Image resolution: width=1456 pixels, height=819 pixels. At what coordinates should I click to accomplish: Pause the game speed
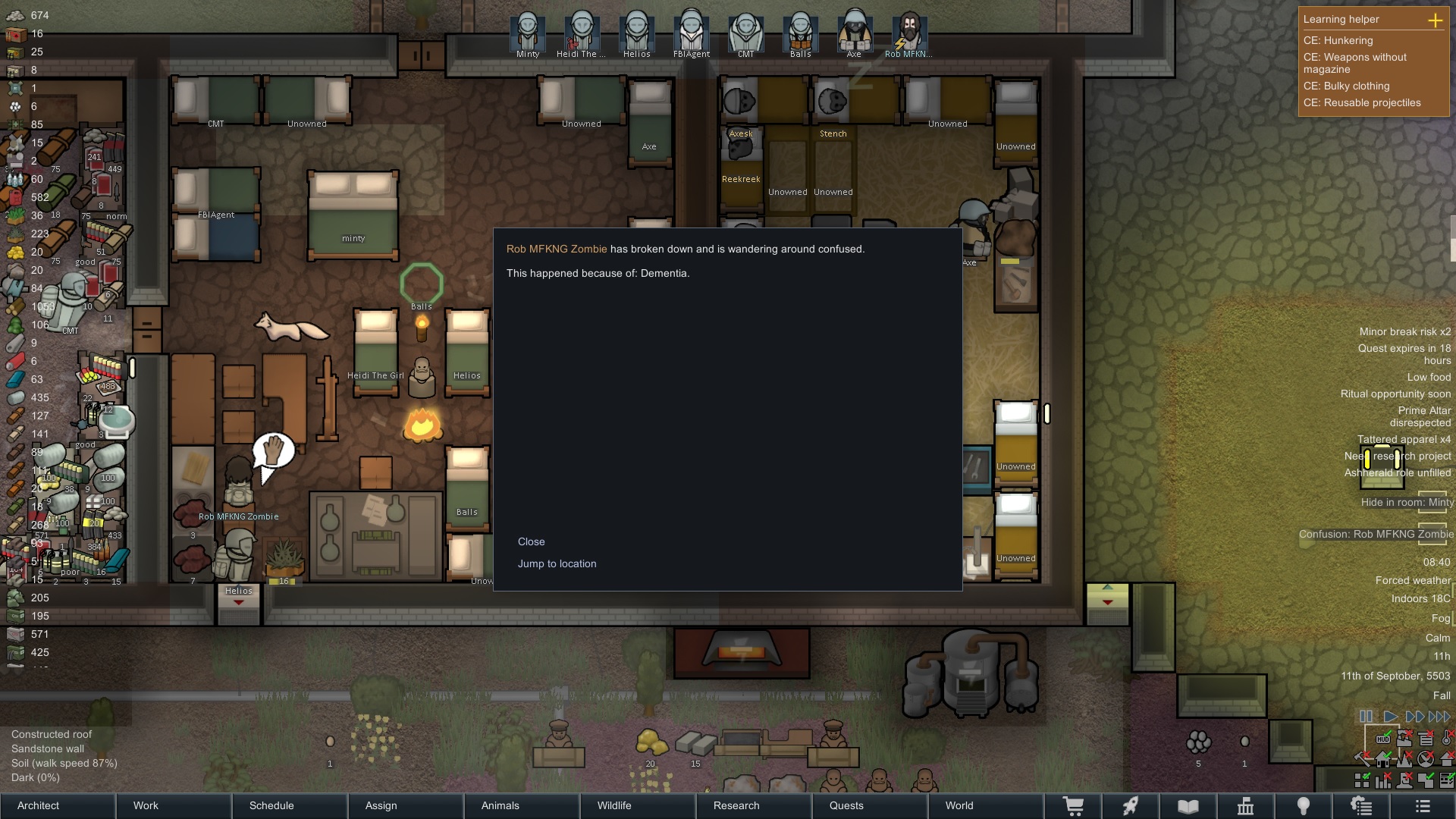tap(1366, 716)
